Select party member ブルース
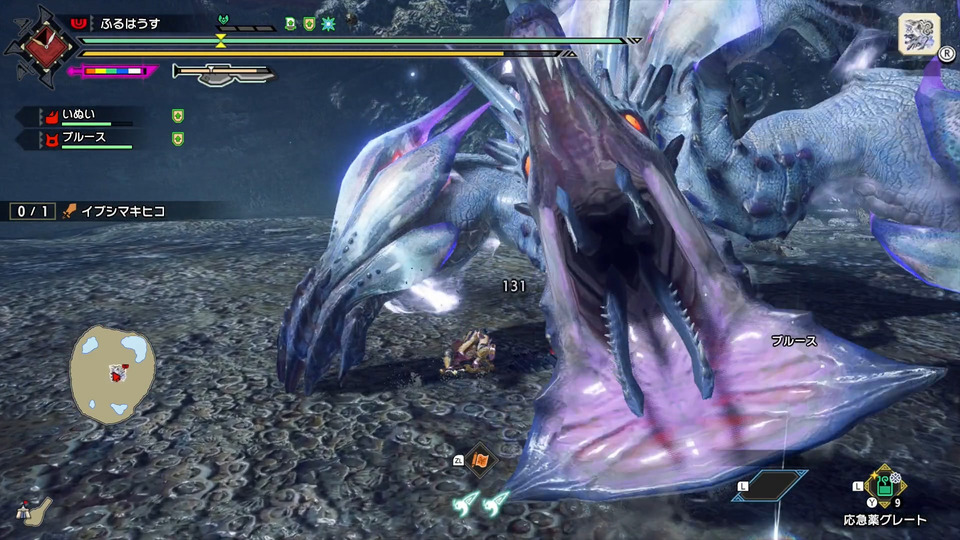Screen dimensions: 960x540 pyautogui.click(x=84, y=138)
